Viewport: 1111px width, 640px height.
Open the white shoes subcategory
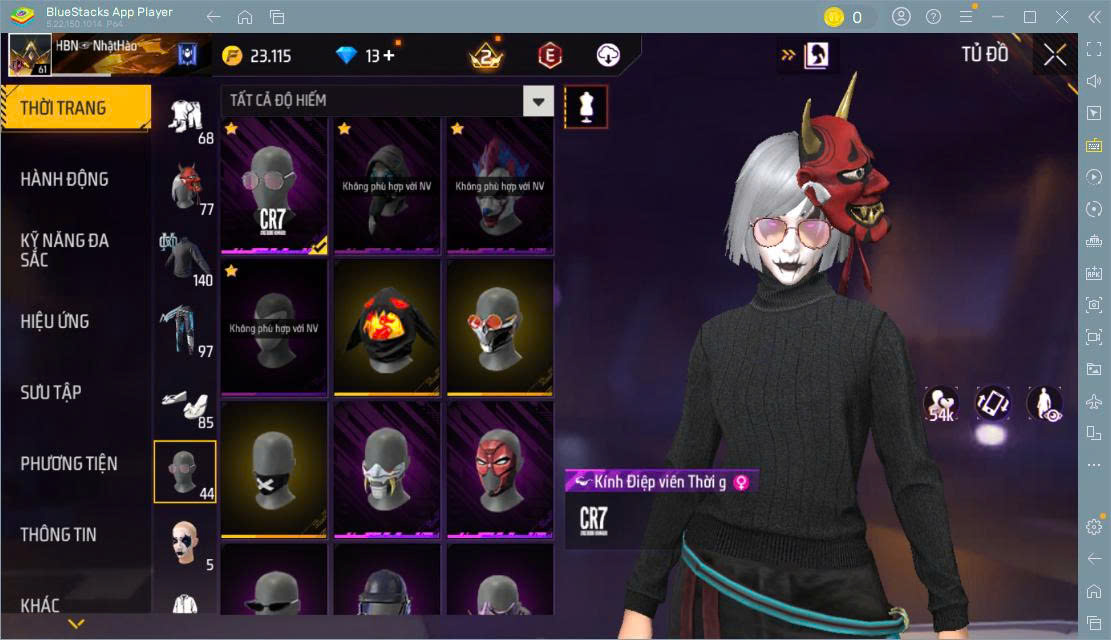tap(185, 400)
